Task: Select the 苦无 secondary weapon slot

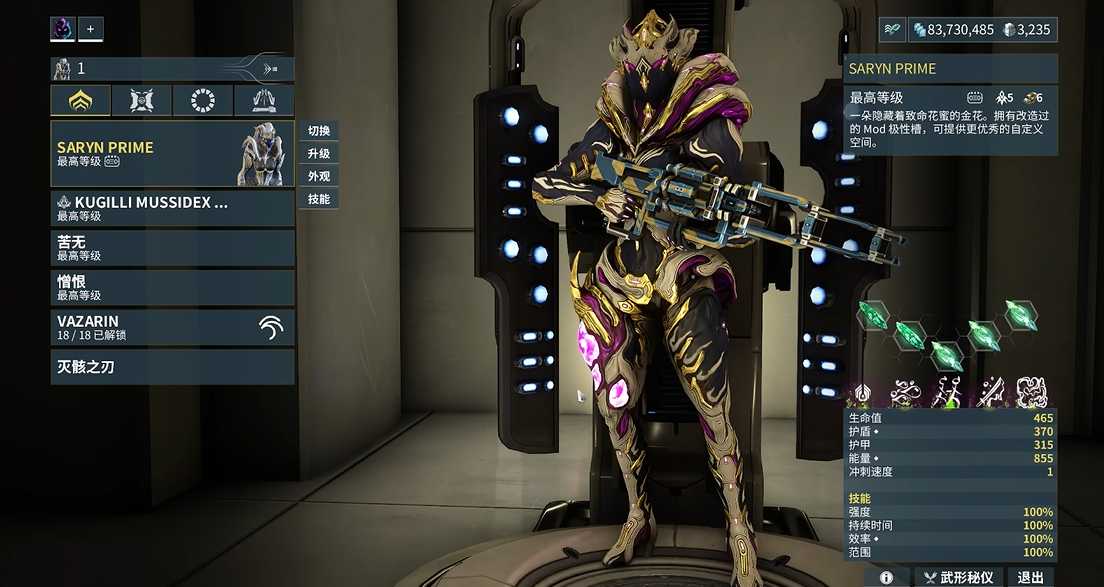Action: (172, 247)
